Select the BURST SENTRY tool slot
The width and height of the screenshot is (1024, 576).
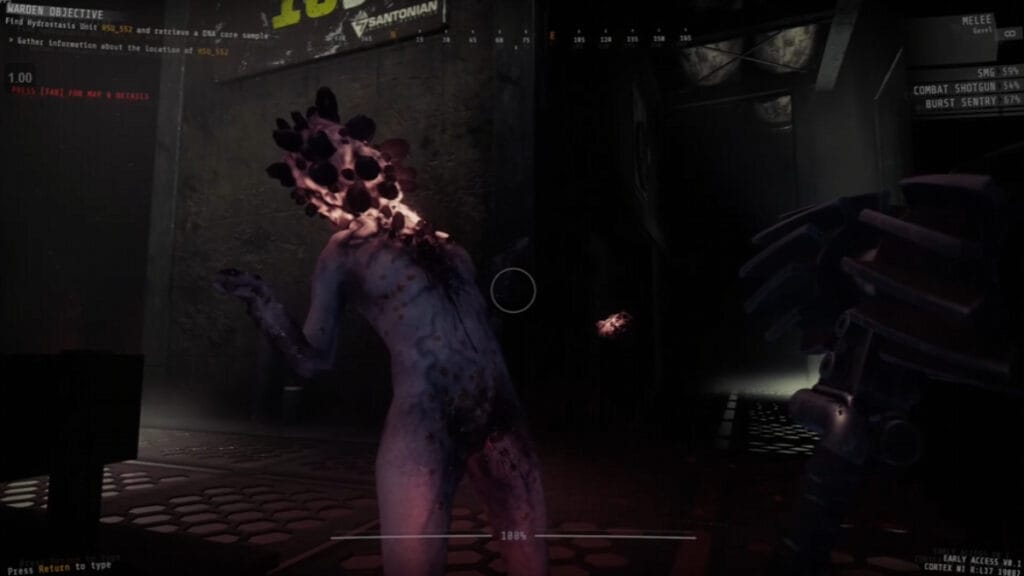point(970,101)
